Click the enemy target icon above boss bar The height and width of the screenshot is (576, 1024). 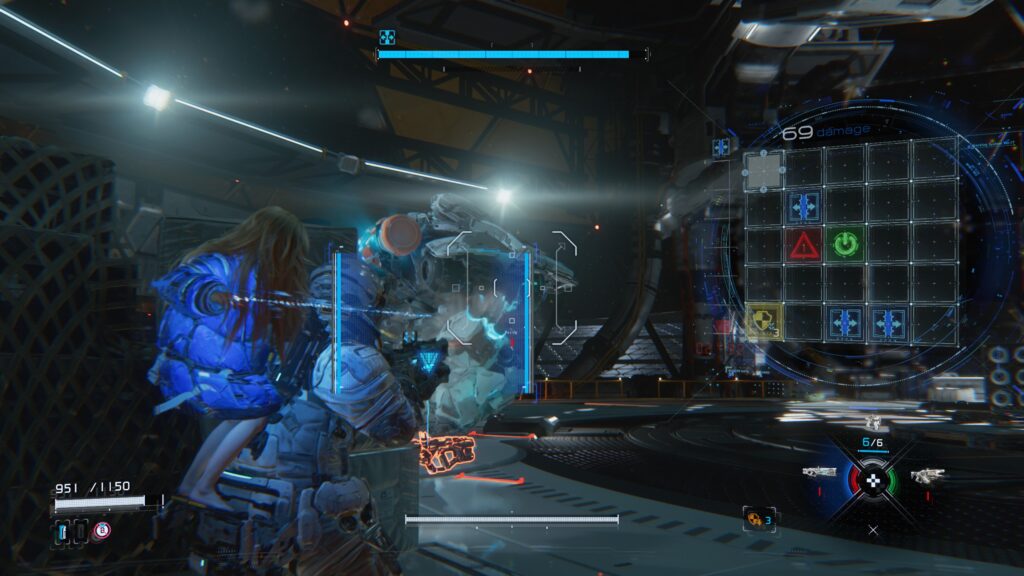pyautogui.click(x=387, y=37)
